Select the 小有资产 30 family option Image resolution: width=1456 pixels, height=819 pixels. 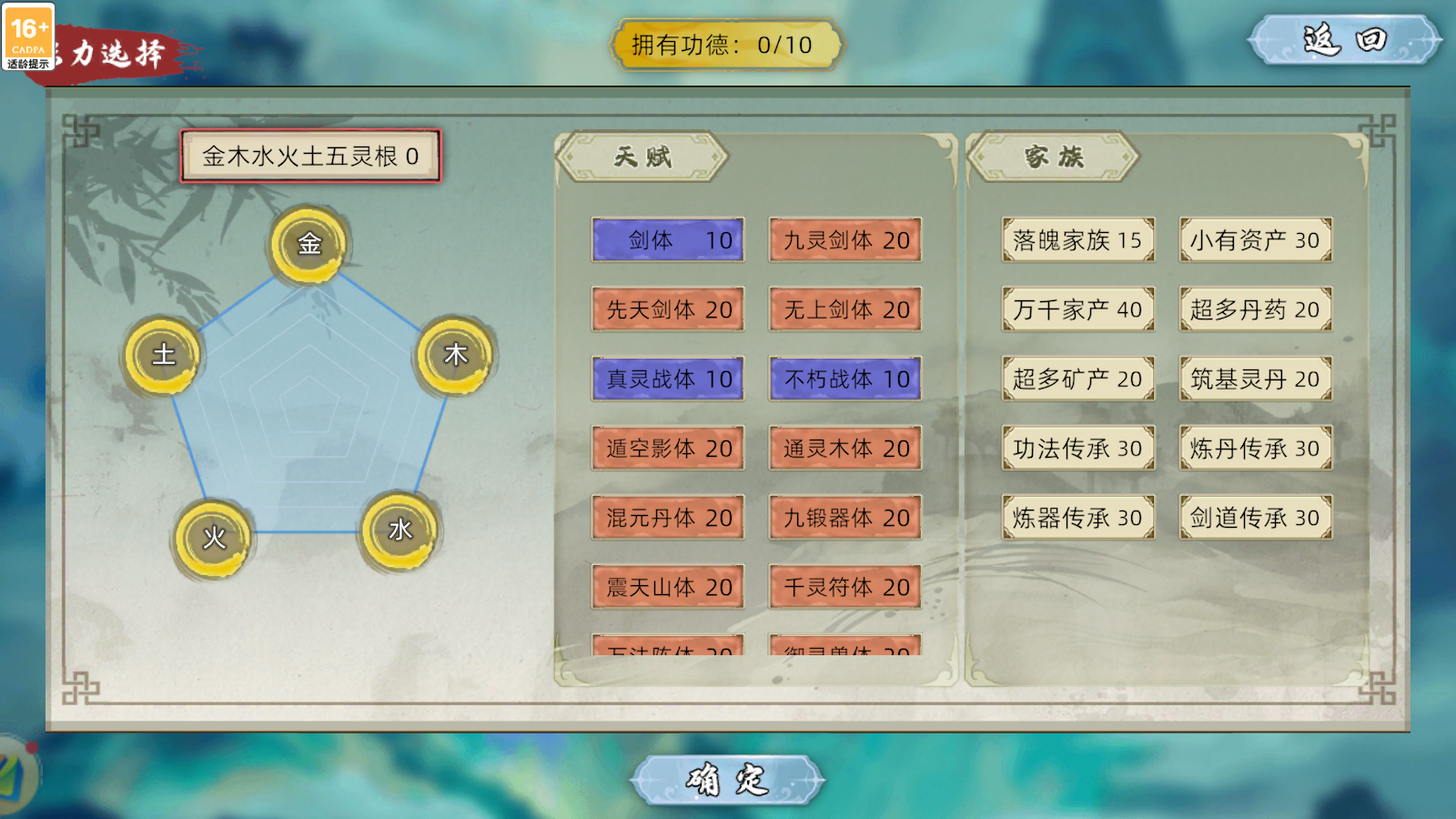click(x=1256, y=240)
